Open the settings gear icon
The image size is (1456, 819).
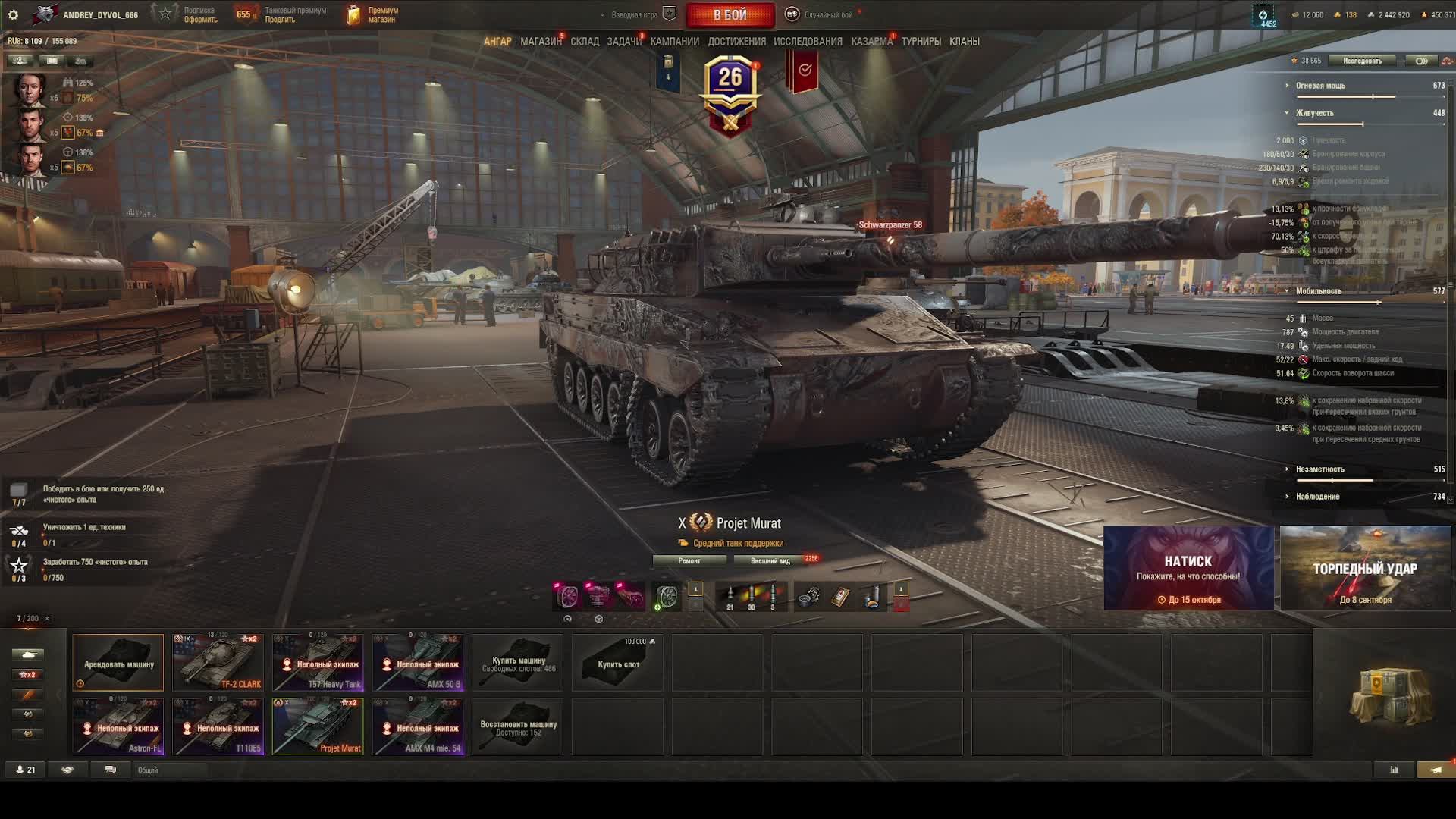coord(13,14)
